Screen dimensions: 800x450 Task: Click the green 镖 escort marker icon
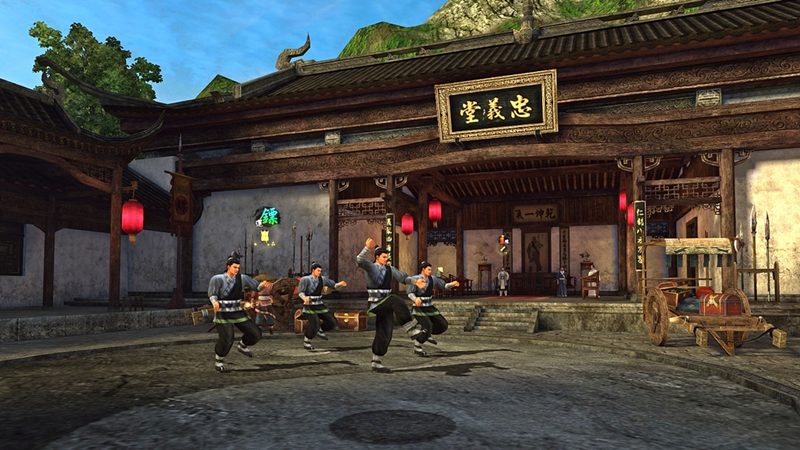coord(267,216)
